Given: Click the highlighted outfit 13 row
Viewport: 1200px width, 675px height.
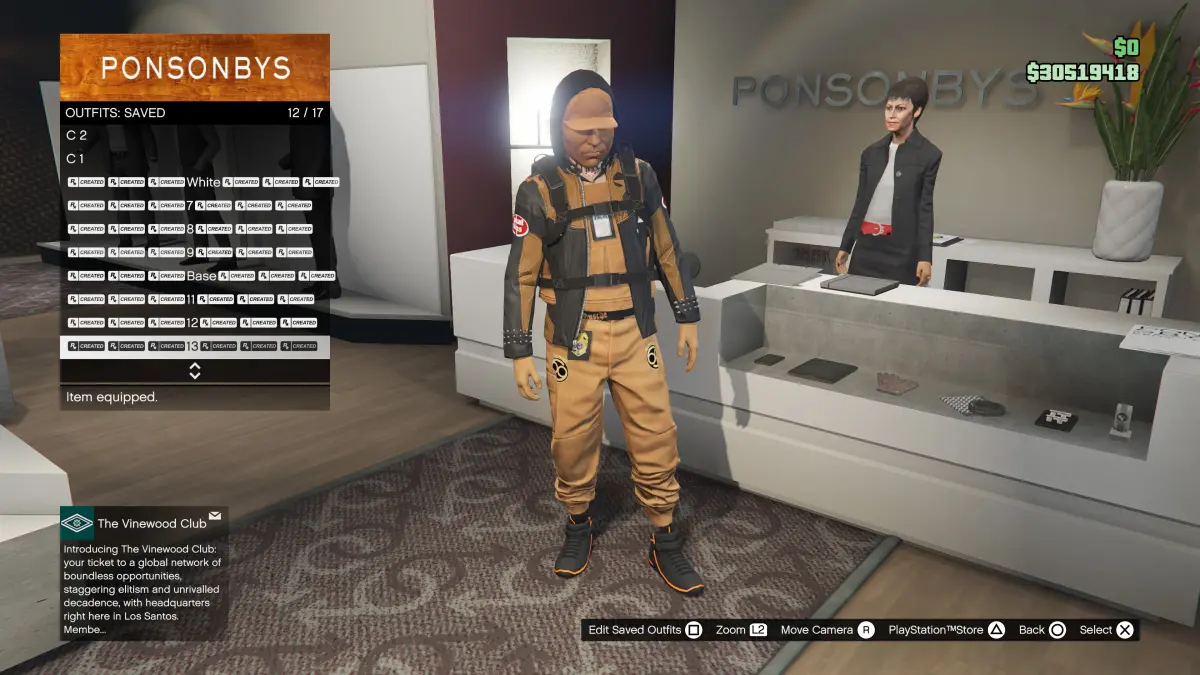Looking at the screenshot, I should pyautogui.click(x=194, y=346).
